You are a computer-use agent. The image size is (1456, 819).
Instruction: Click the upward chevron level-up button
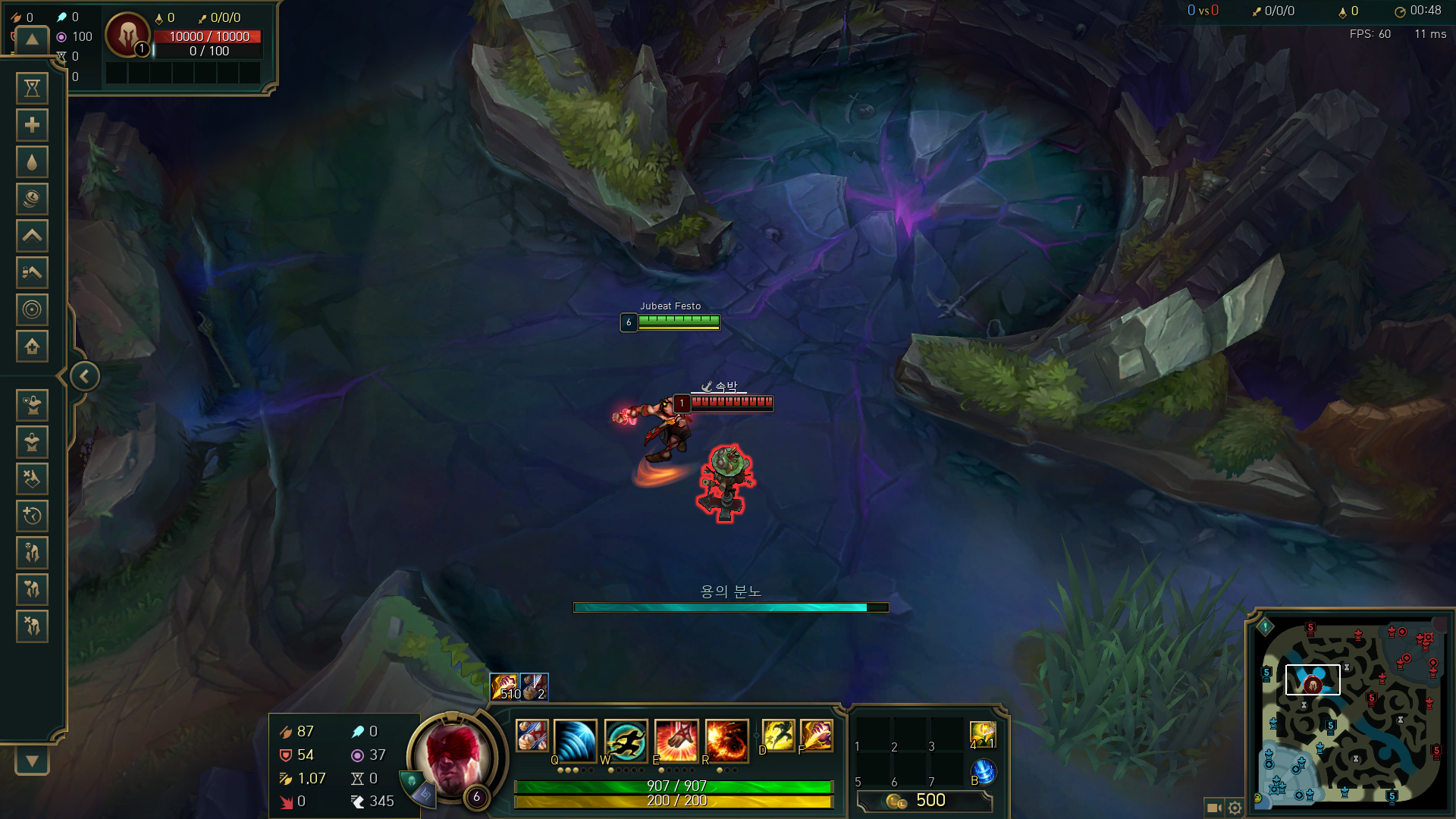tap(32, 236)
